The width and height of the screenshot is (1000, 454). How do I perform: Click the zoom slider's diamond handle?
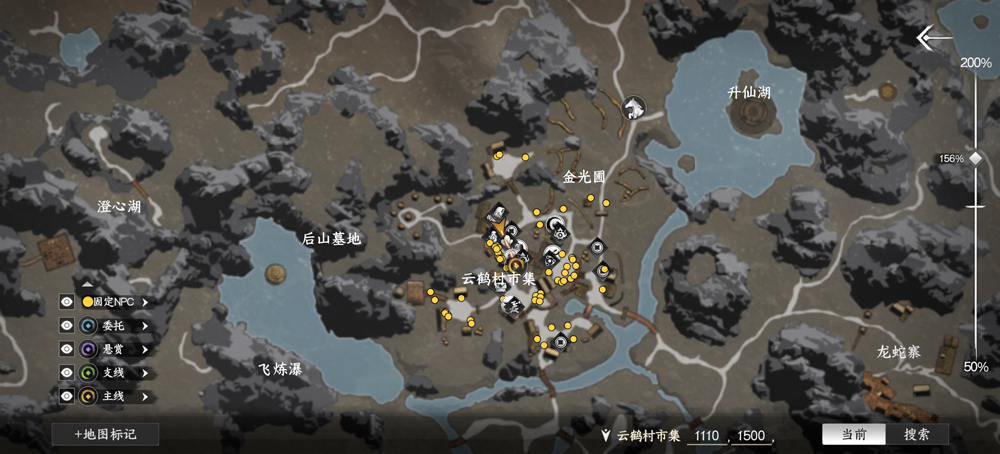coord(975,158)
